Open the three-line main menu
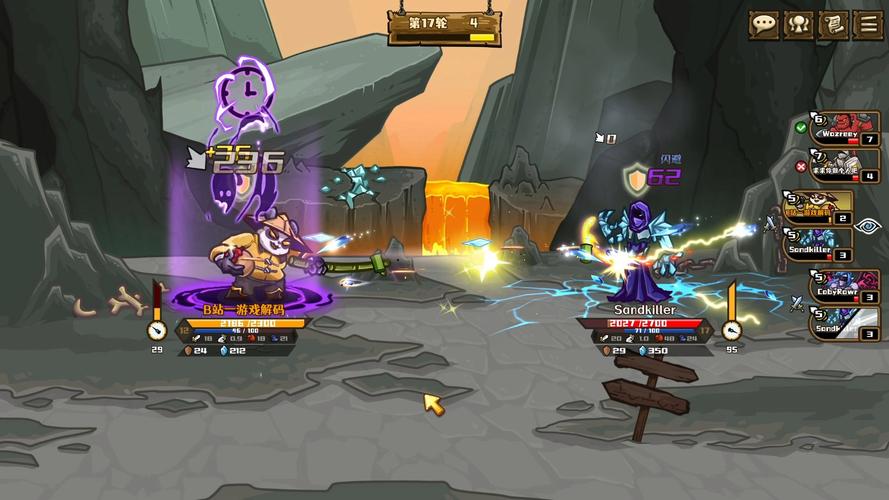 pos(867,25)
